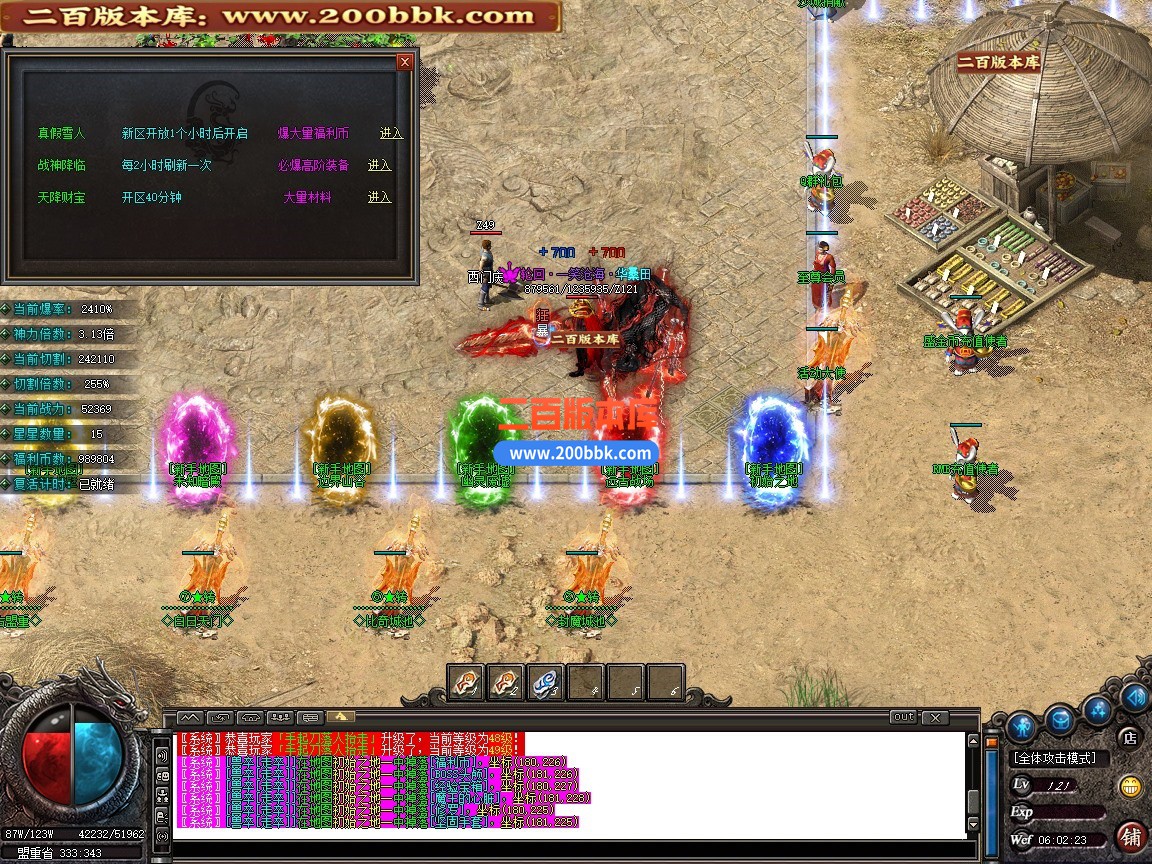Join the 天降财宝 event via 进入
Viewport: 1152px width, 864px height.
point(379,197)
